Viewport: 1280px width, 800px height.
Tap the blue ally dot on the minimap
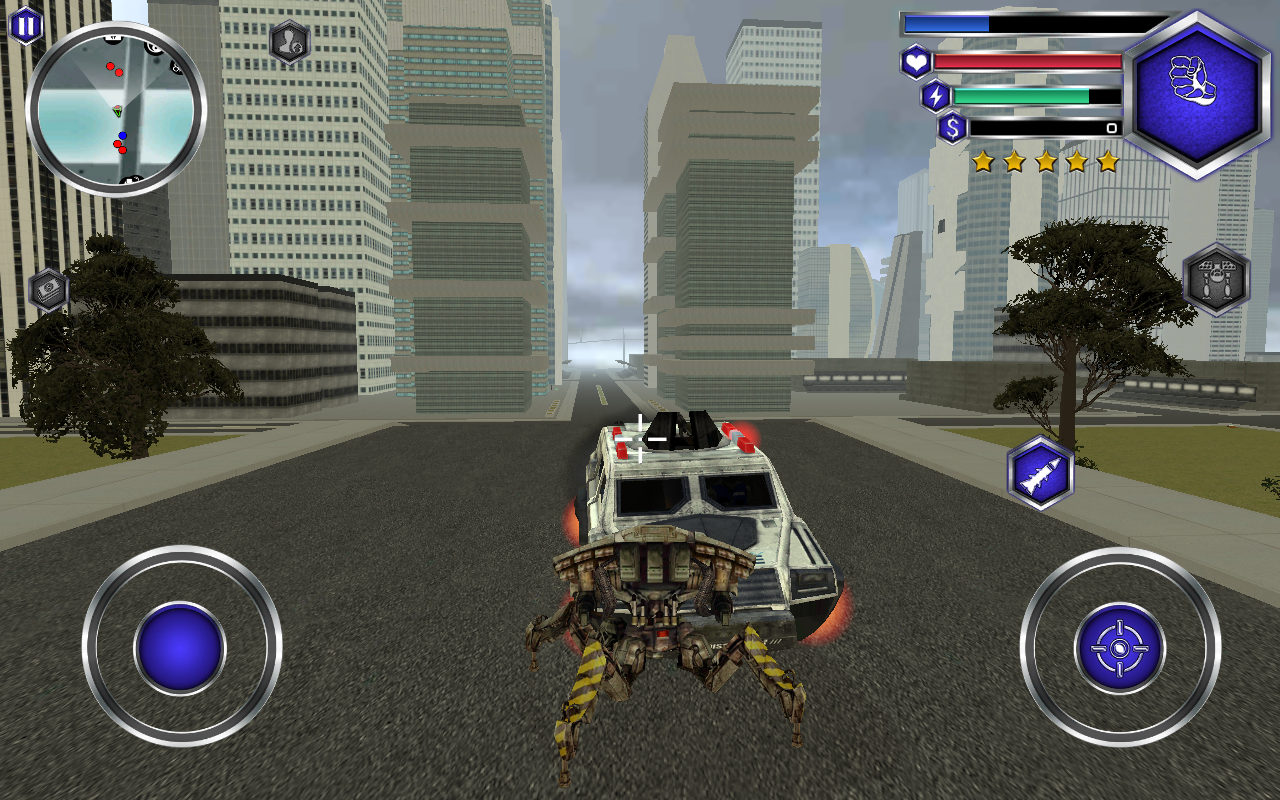[123, 135]
